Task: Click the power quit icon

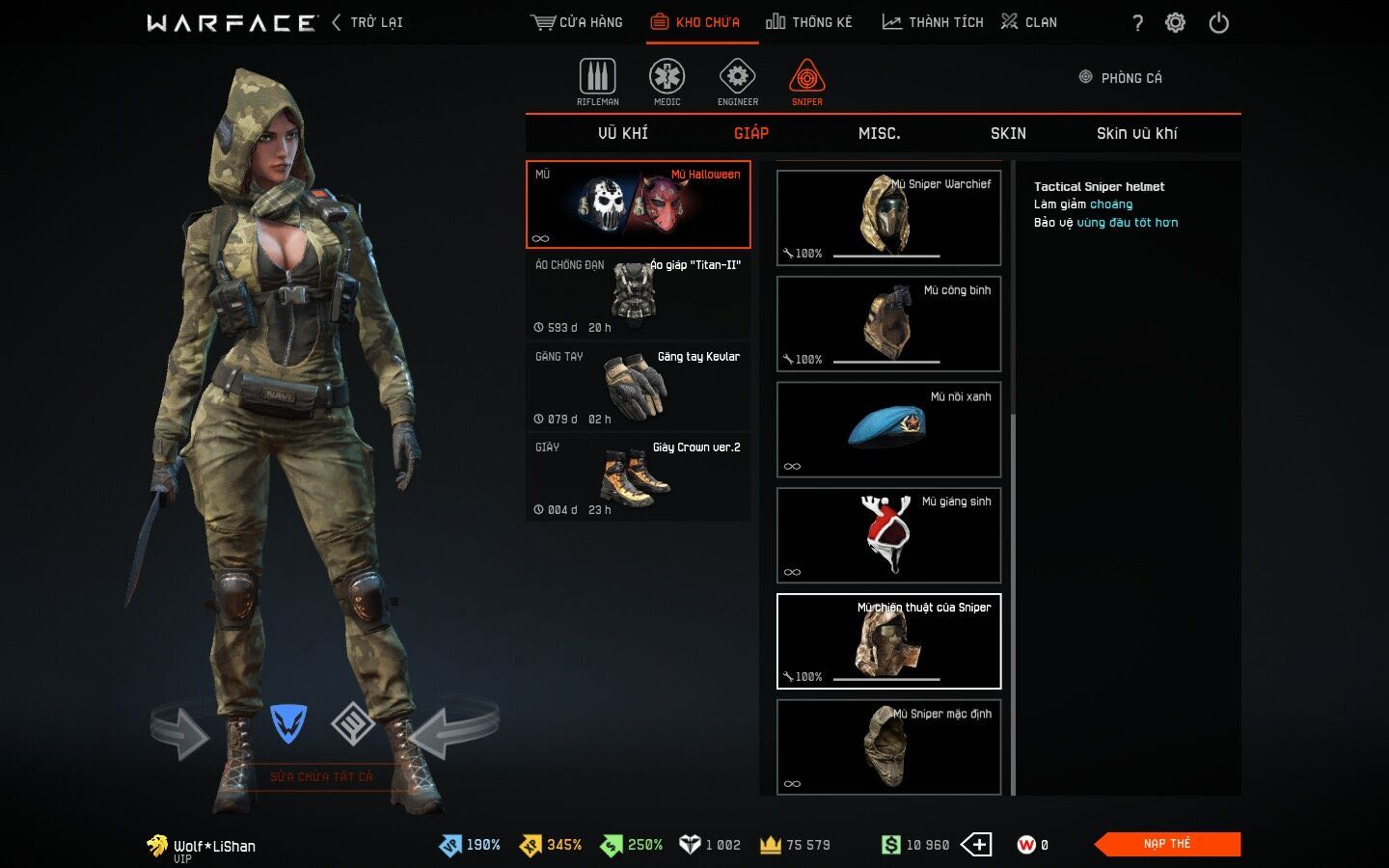Action: pyautogui.click(x=1219, y=23)
